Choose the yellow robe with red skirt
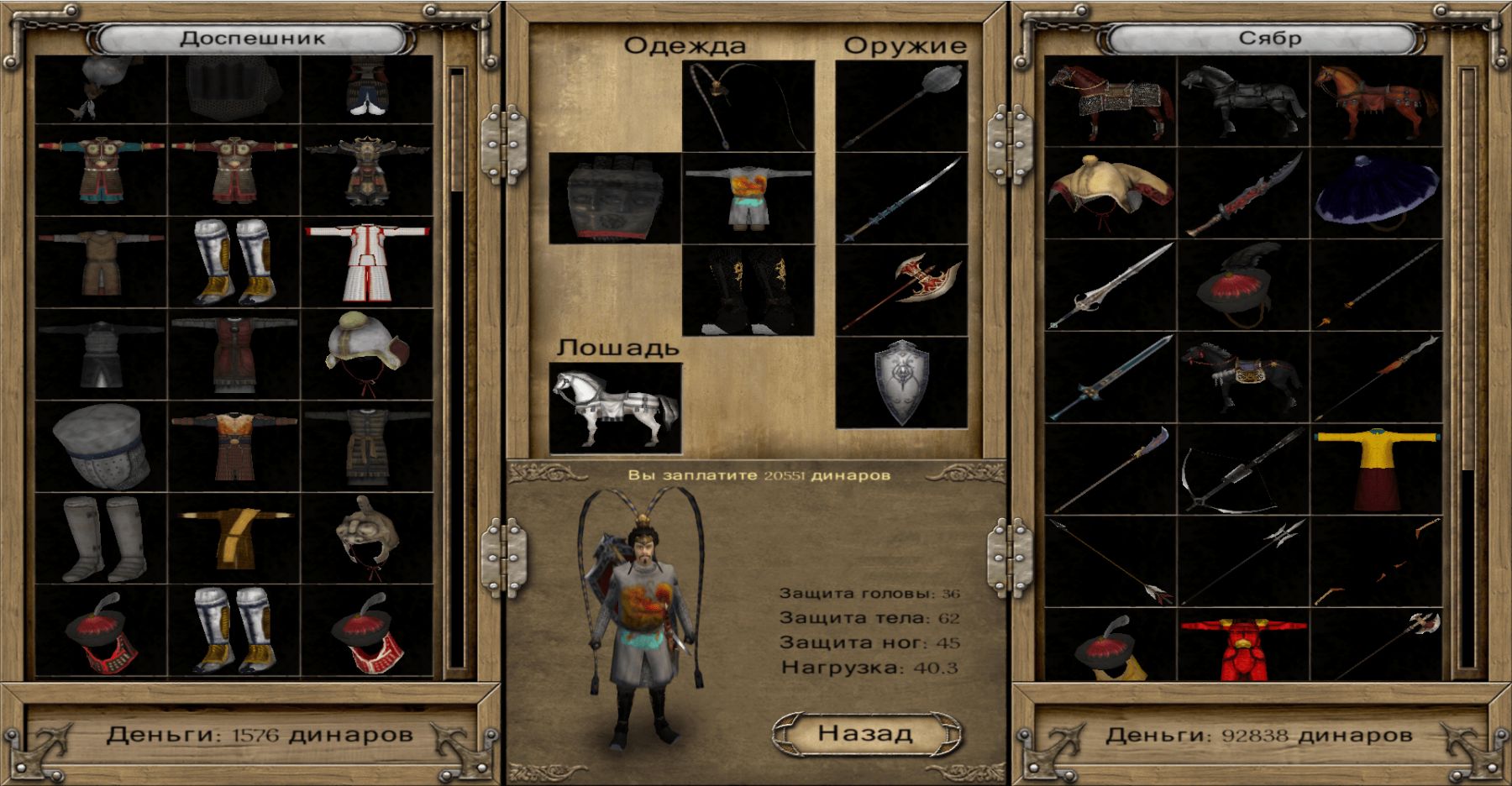 tap(1377, 469)
